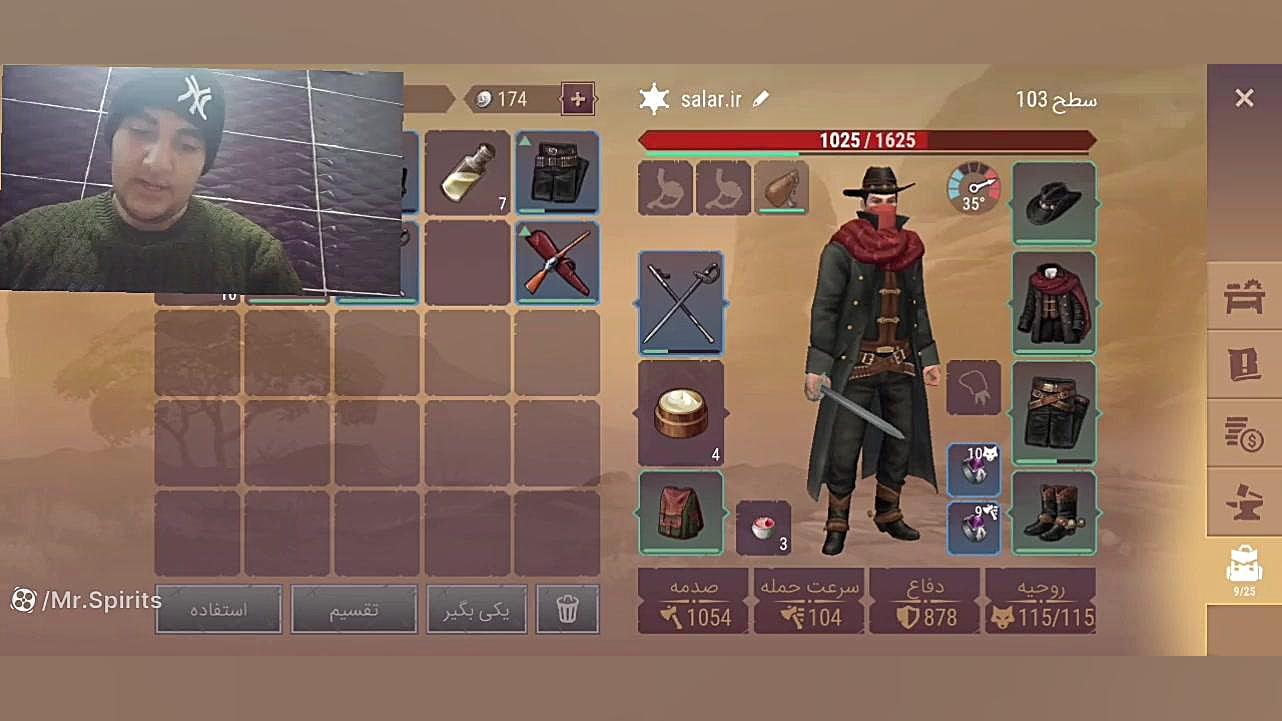The image size is (1282, 721).
Task: Select the equipped coat with red scarf
Action: tap(1053, 303)
